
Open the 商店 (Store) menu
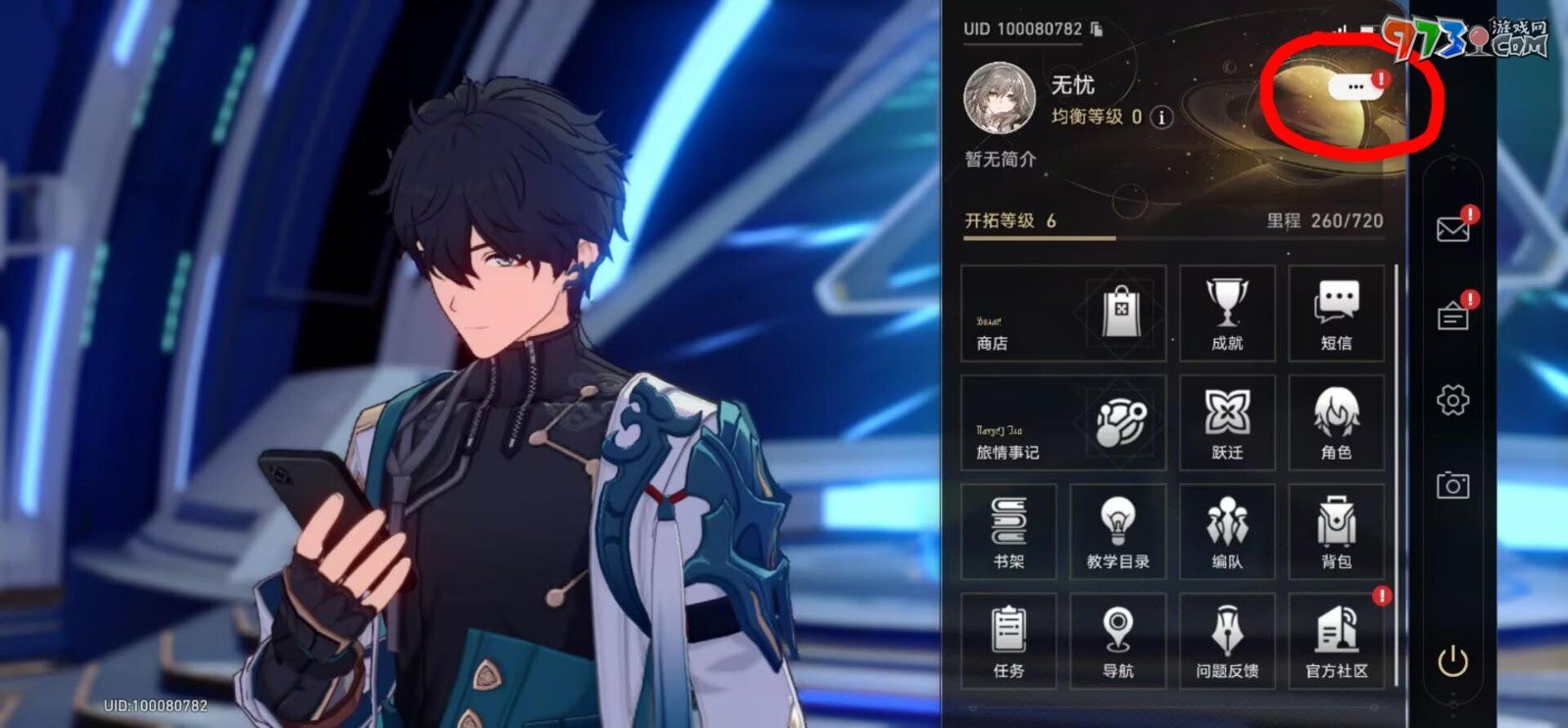[x=1061, y=314]
